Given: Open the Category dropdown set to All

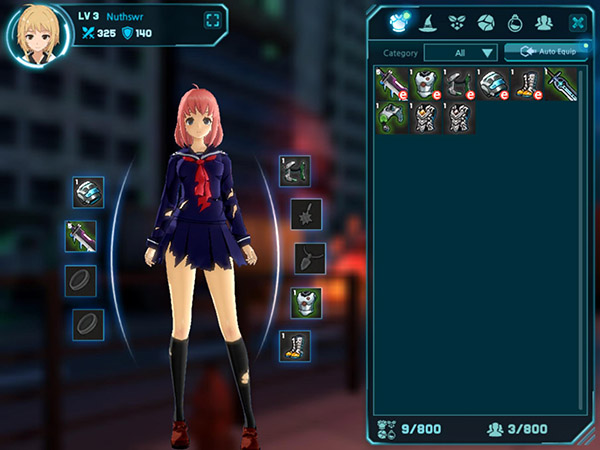Looking at the screenshot, I should pyautogui.click(x=462, y=52).
